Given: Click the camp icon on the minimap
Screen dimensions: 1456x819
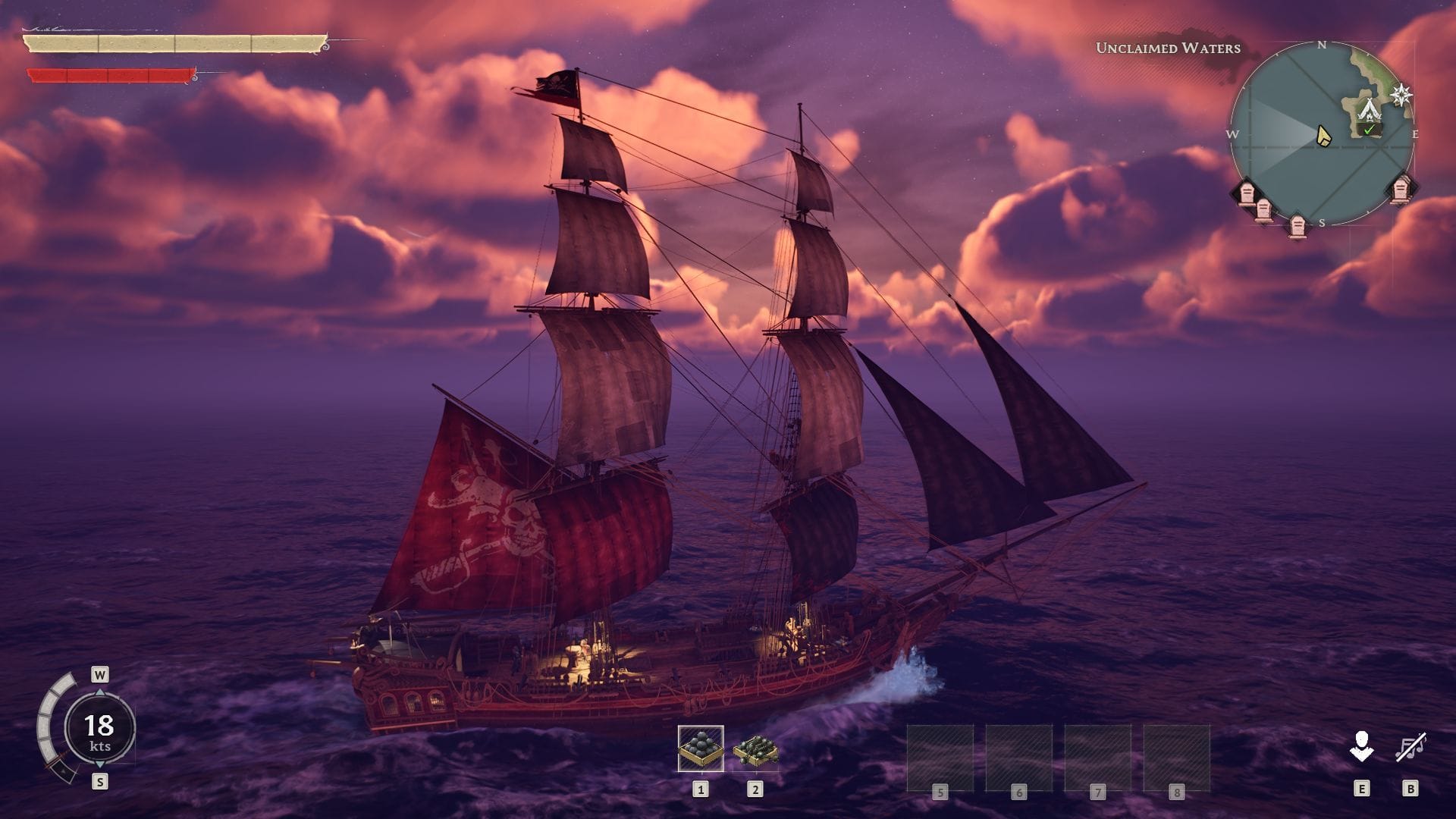Looking at the screenshot, I should coord(1370,110).
